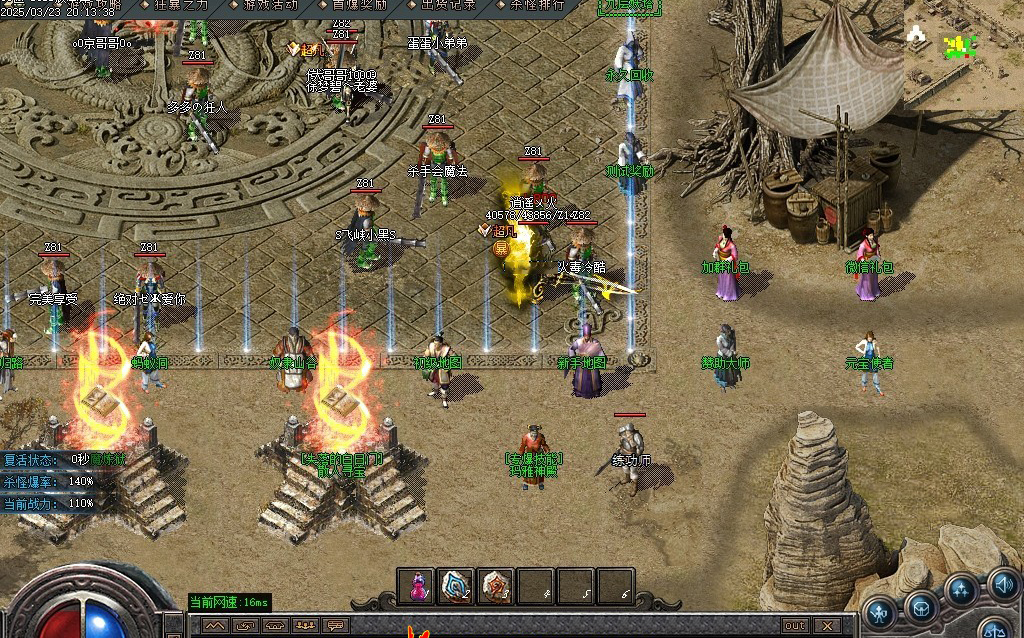The image size is (1024, 638).
Task: Open the 游戏活动 events menu
Action: (264, 5)
